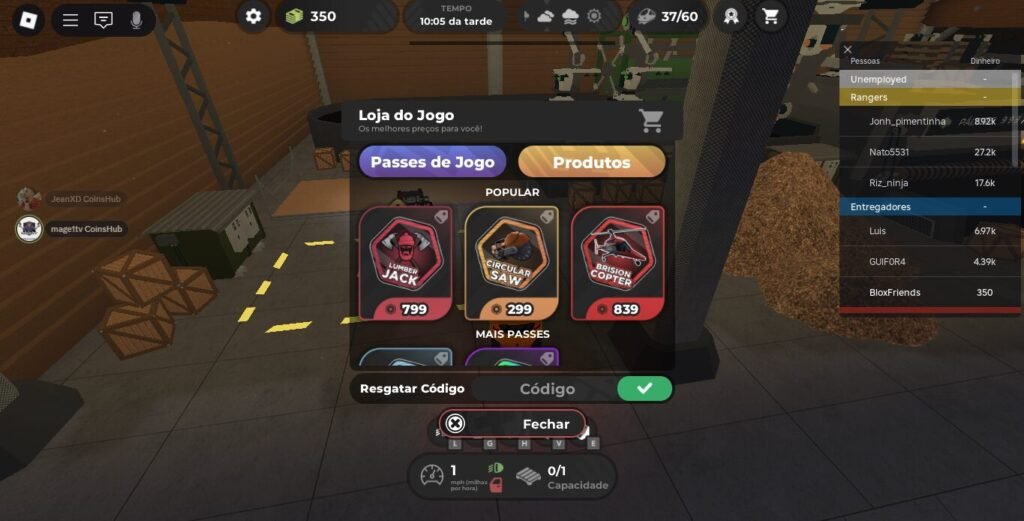Open the chat window icon
The image size is (1024, 521).
(x=103, y=20)
